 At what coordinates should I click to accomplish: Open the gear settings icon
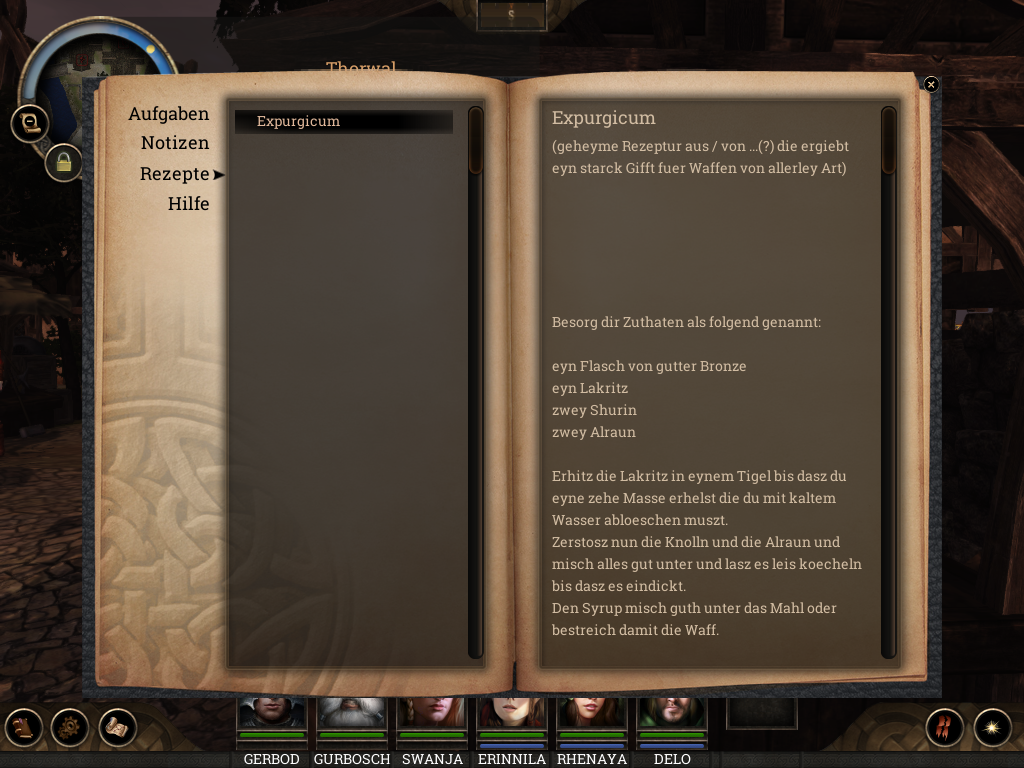(x=70, y=727)
